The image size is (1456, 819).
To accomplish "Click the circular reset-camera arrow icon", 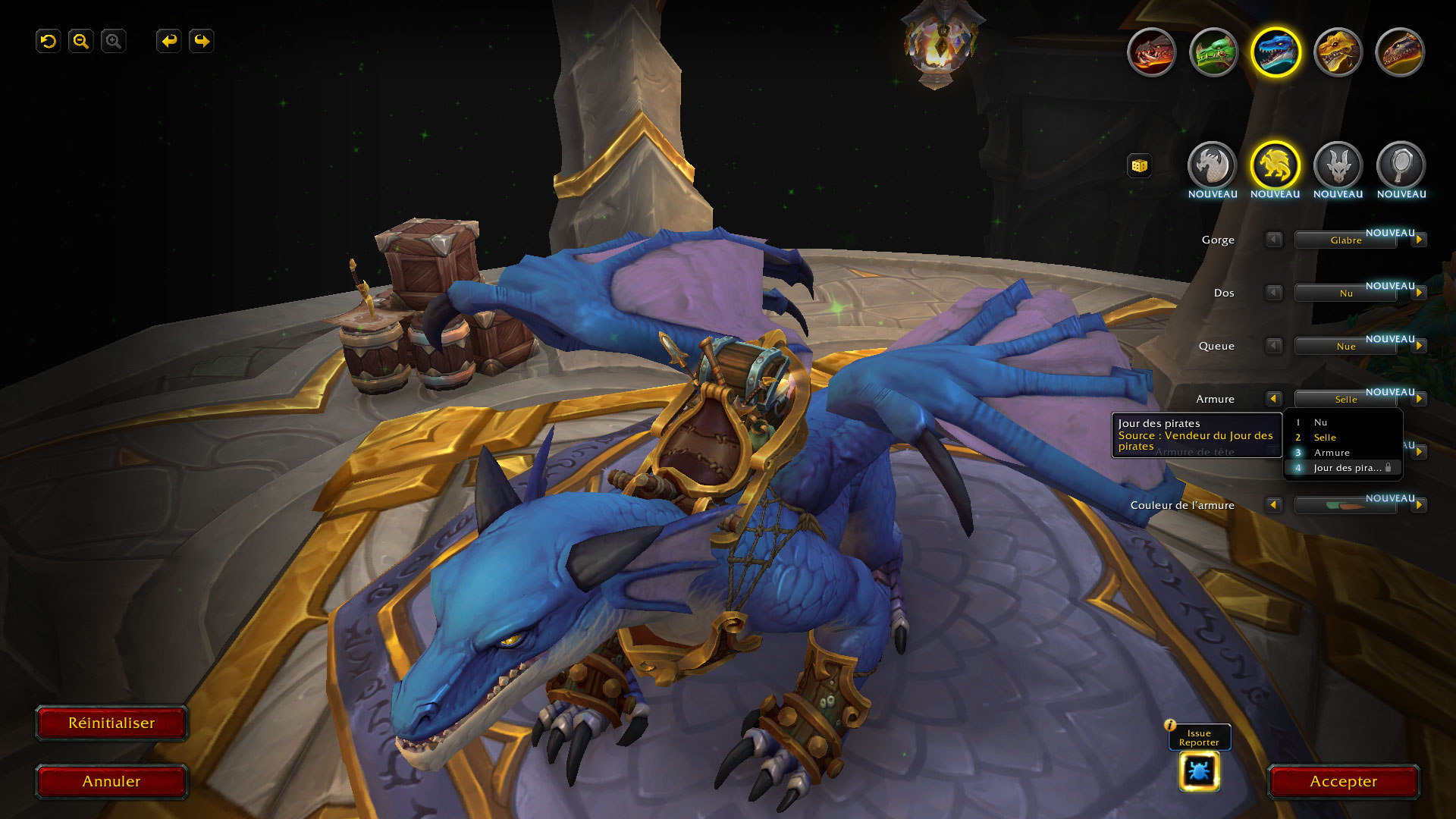I will [x=49, y=41].
